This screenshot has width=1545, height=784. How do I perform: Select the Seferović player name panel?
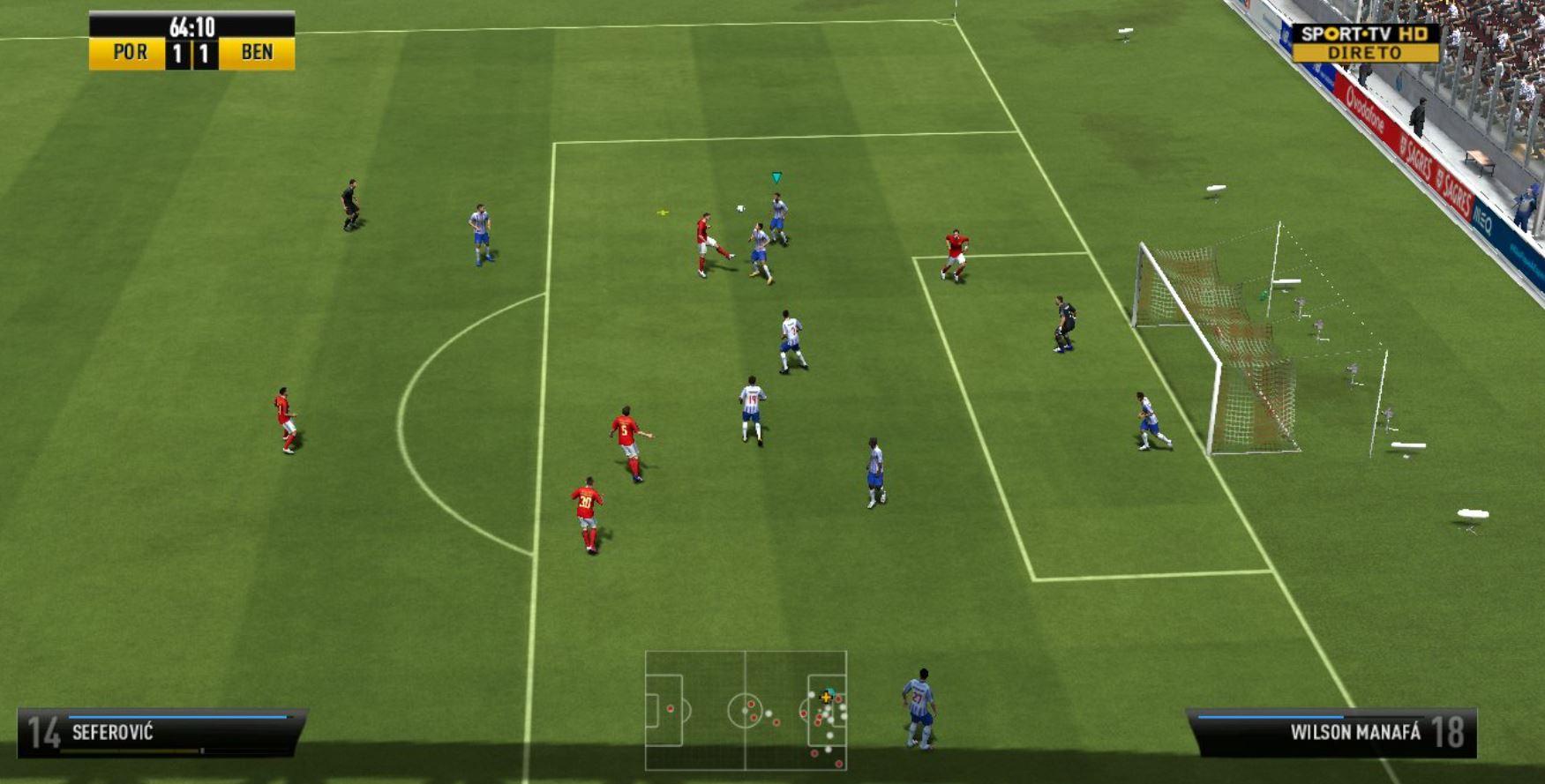pos(161,732)
